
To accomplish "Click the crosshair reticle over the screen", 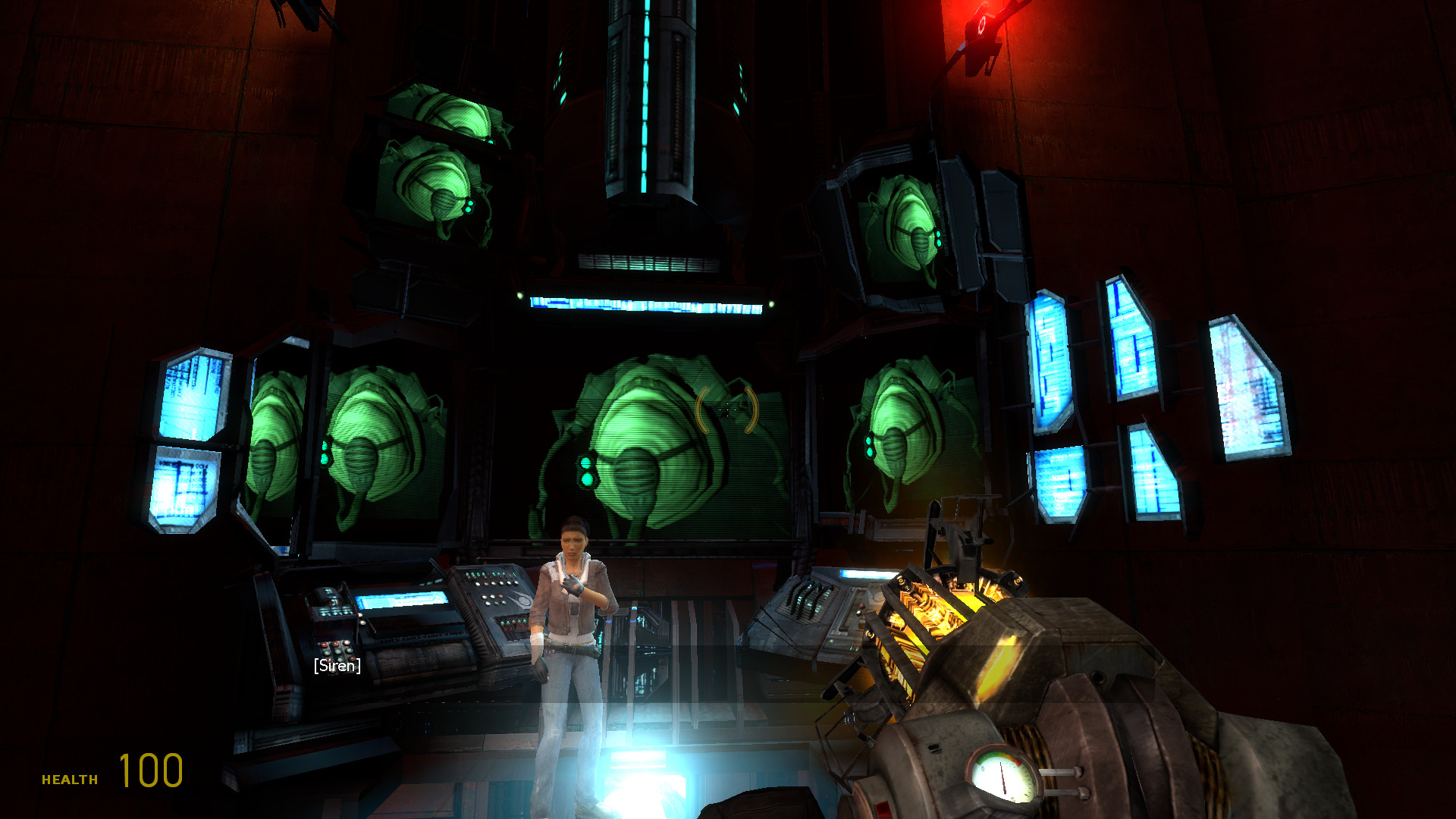I will [x=726, y=409].
